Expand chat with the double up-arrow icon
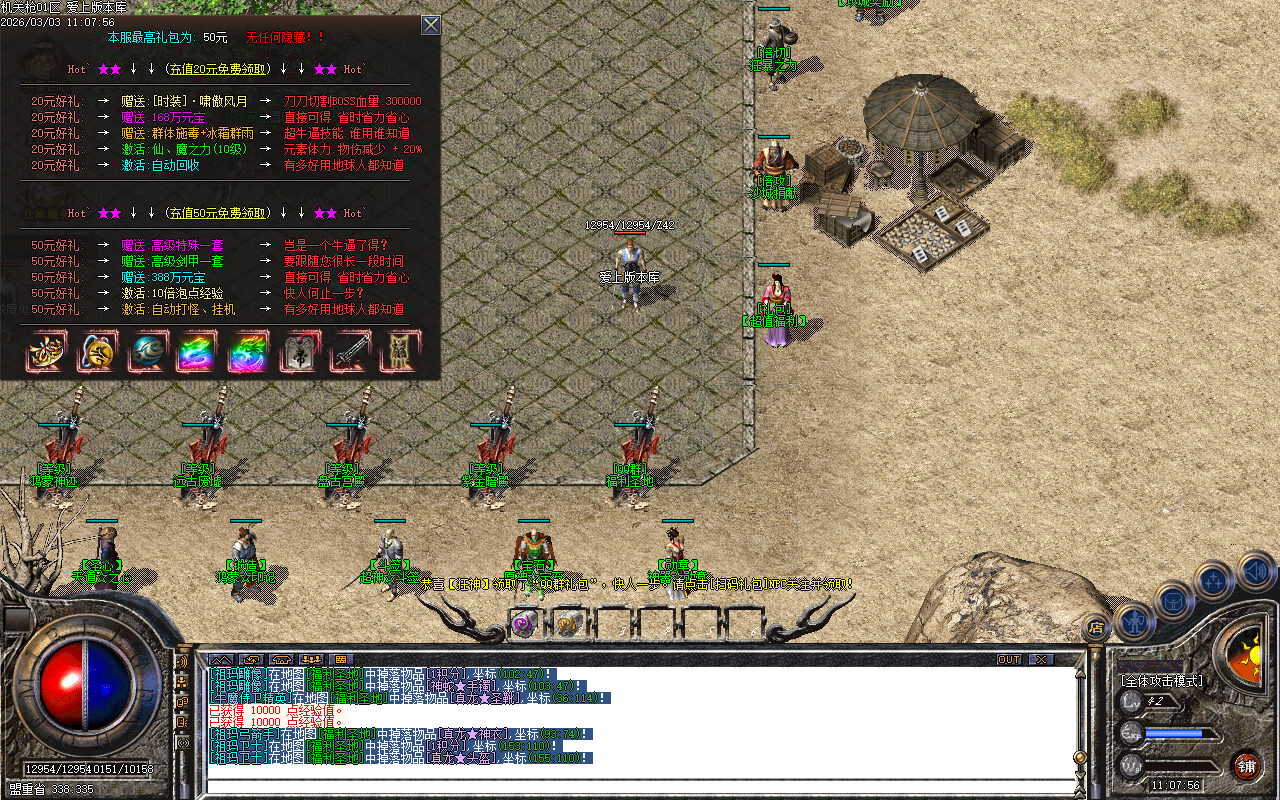Image resolution: width=1280 pixels, height=800 pixels. [220, 659]
